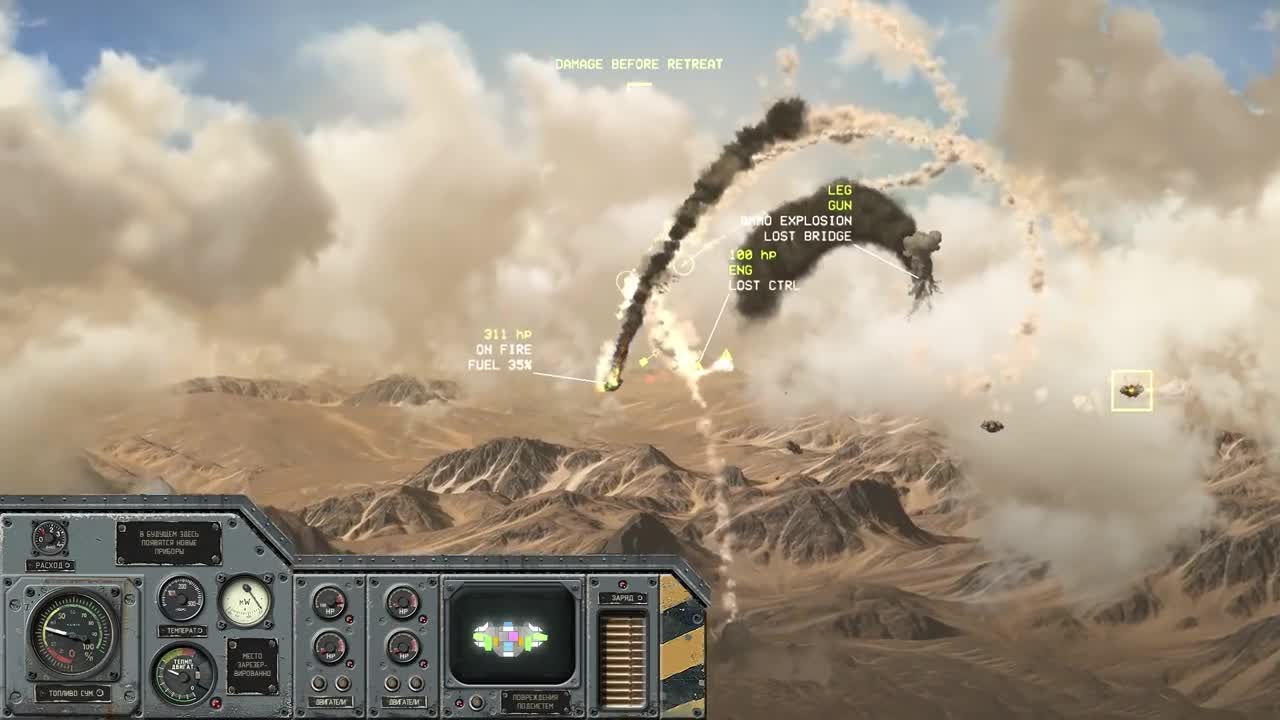Click the yellow warning triangle on the HUD
Screen dimensions: 1280x720
click(x=724, y=354)
